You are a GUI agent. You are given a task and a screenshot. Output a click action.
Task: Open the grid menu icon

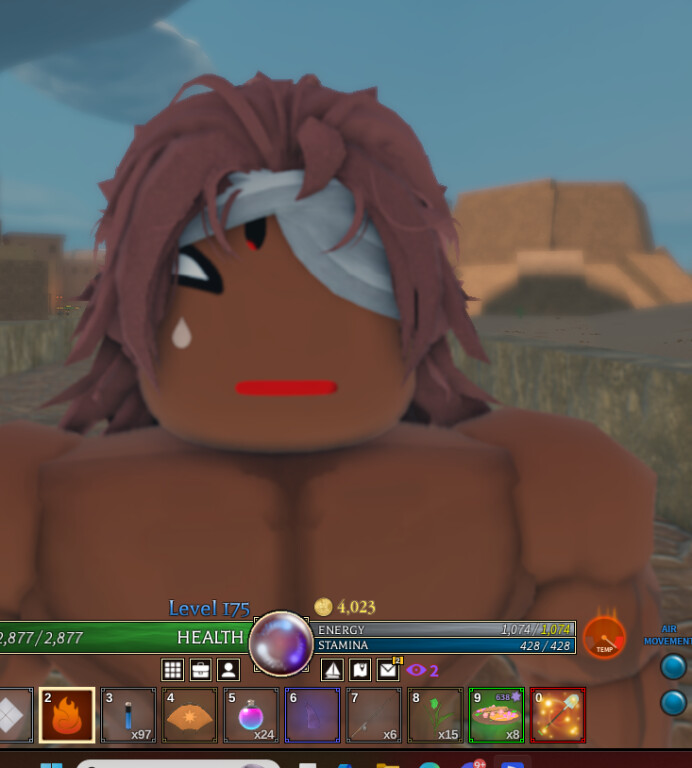[x=173, y=670]
